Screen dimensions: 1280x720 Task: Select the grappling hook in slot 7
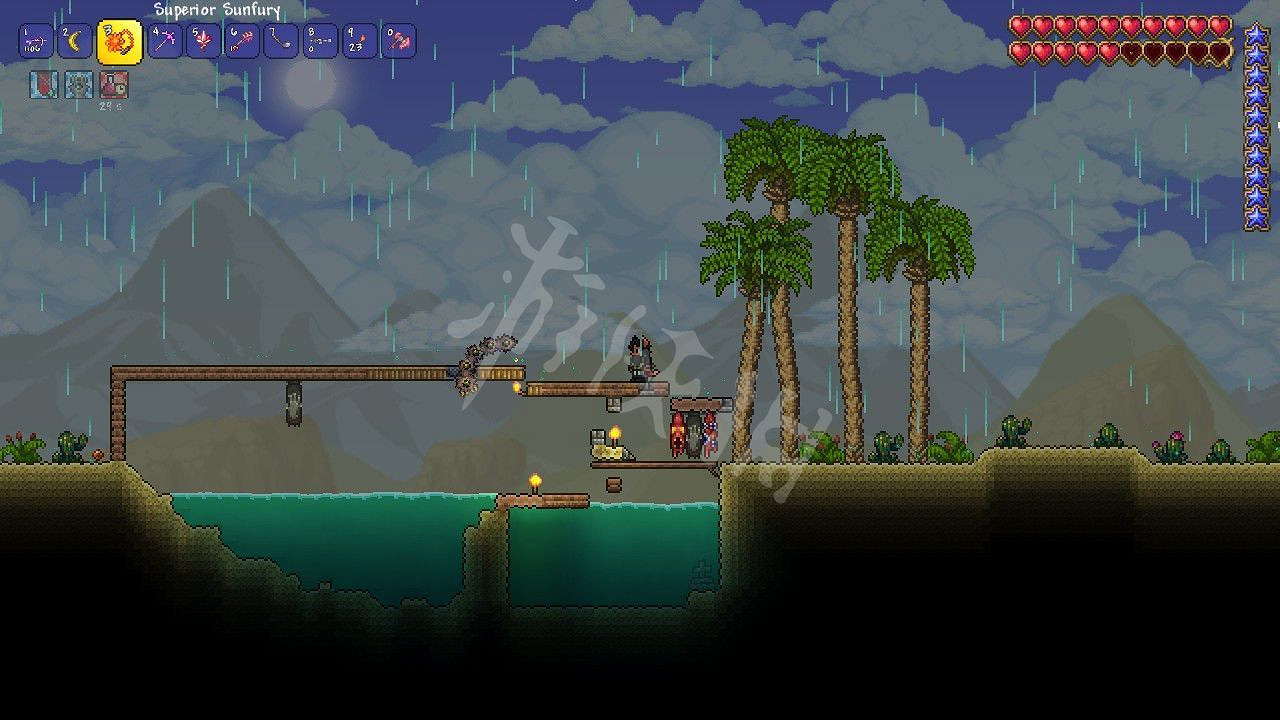pos(281,40)
